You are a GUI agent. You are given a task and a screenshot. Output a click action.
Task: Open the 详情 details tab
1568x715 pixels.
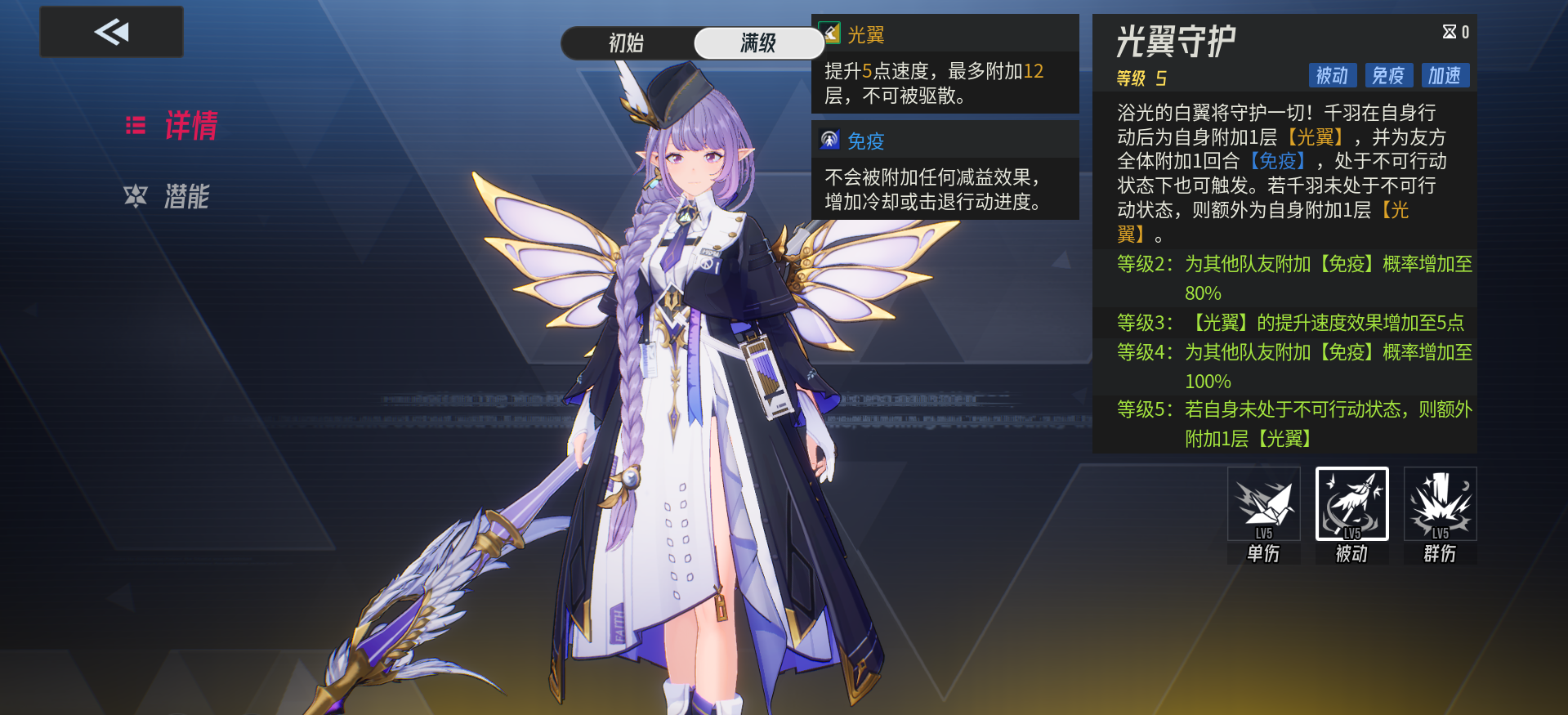point(172,126)
